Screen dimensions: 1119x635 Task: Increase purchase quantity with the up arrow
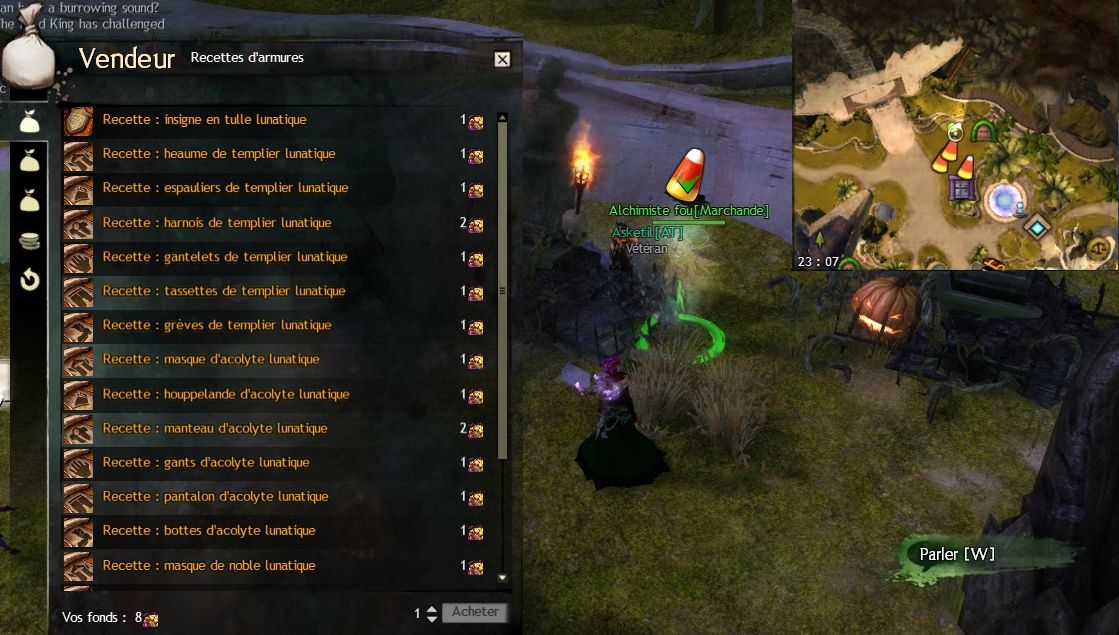(x=432, y=608)
